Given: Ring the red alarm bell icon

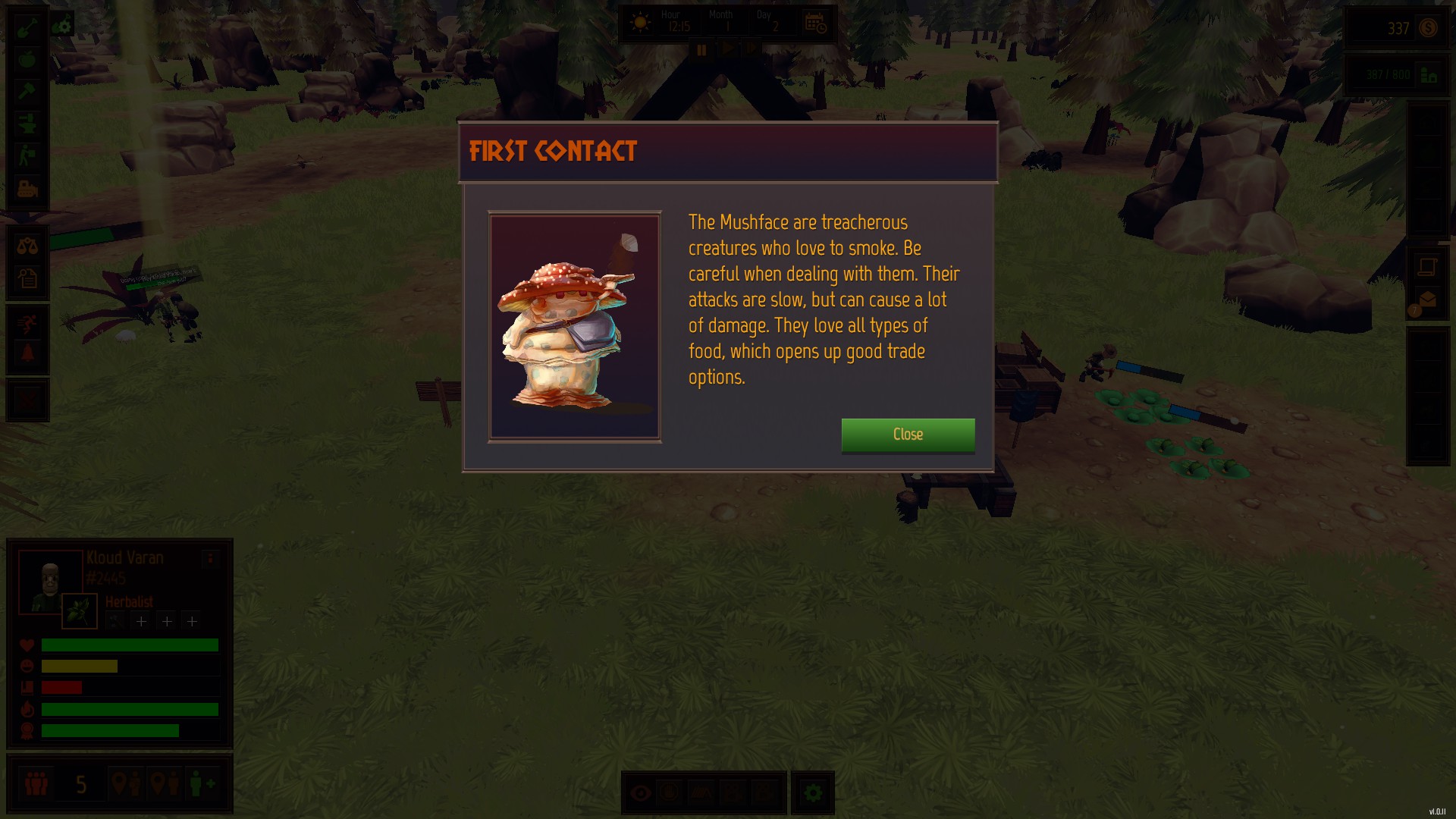Looking at the screenshot, I should (27, 354).
